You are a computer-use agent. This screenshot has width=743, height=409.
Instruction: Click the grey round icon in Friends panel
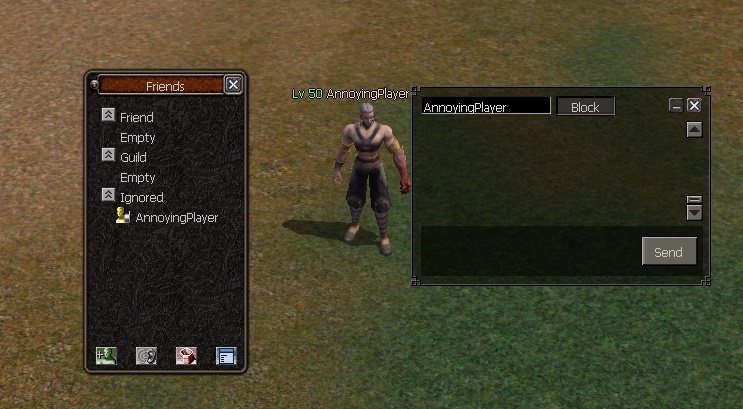(x=146, y=355)
